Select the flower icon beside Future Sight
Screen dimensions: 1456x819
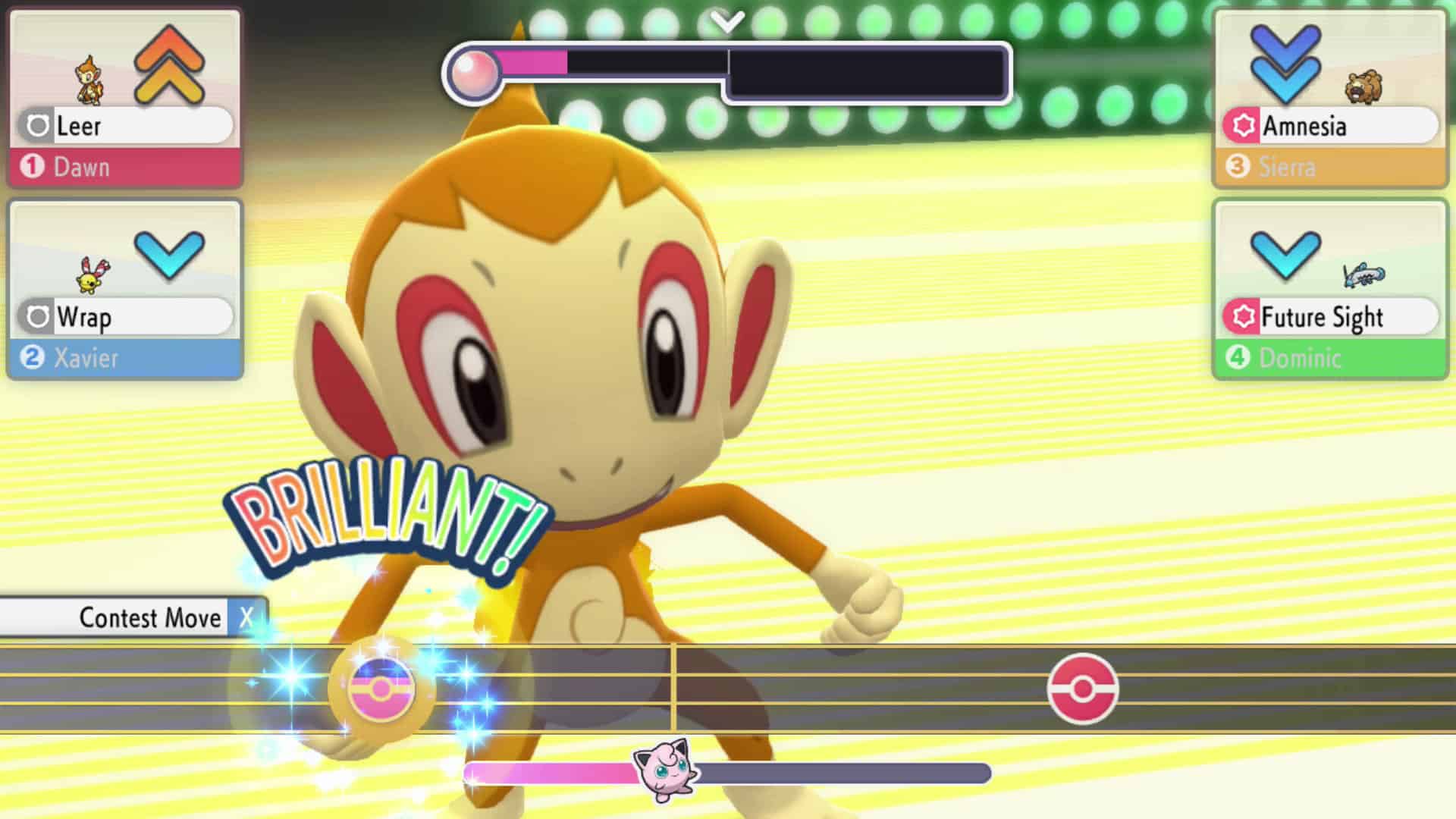(1244, 317)
